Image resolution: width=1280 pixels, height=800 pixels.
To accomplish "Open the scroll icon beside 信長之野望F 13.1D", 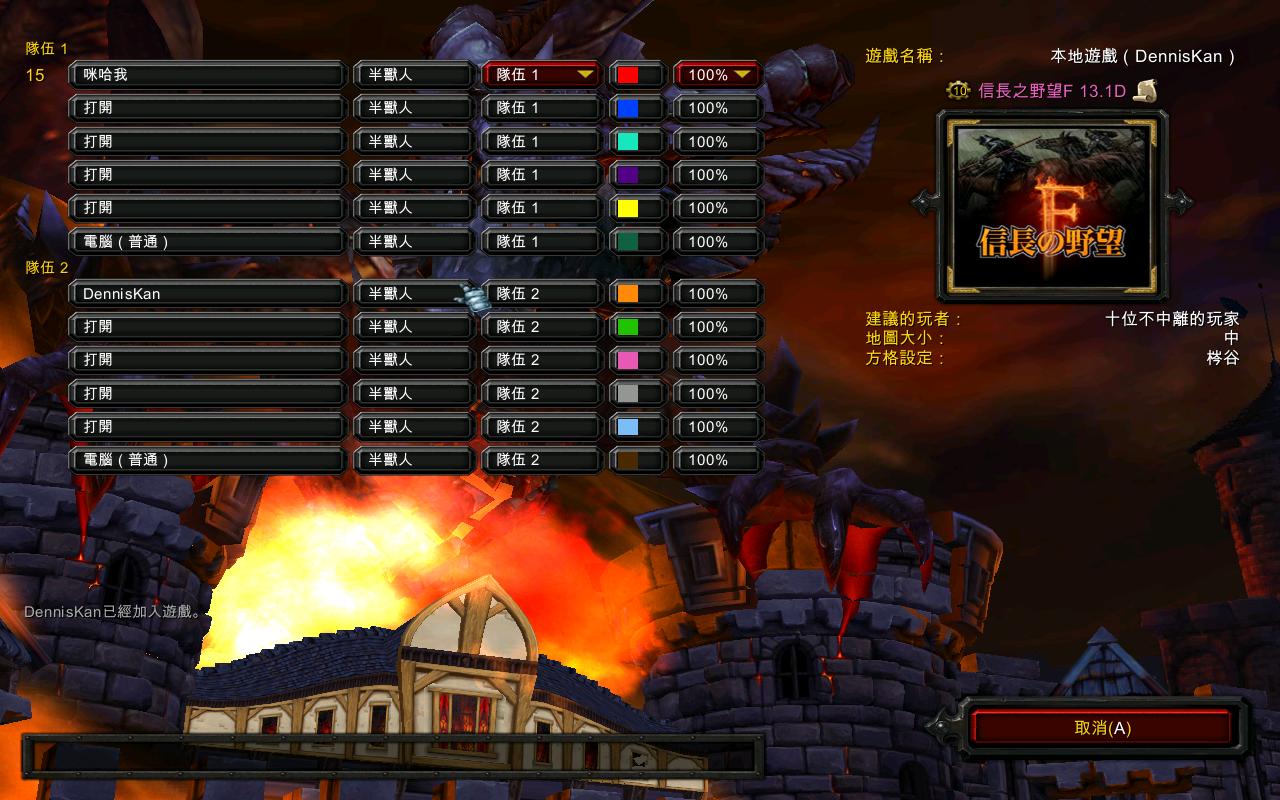I will (x=1145, y=91).
